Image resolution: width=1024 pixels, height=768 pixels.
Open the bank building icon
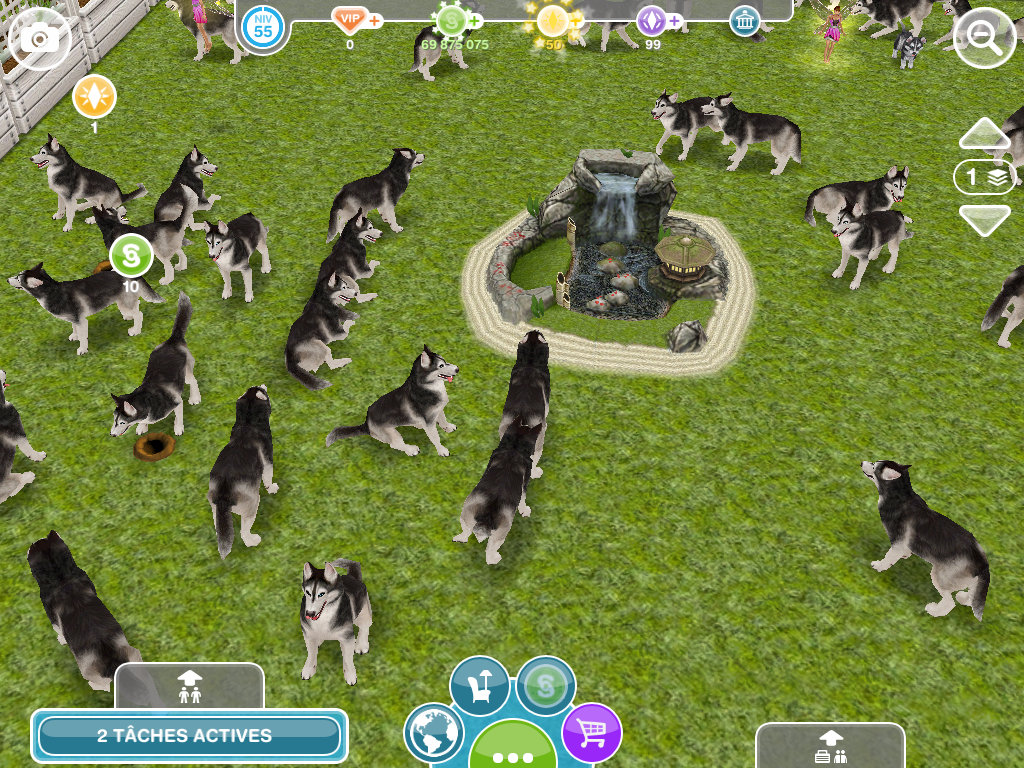coord(744,21)
